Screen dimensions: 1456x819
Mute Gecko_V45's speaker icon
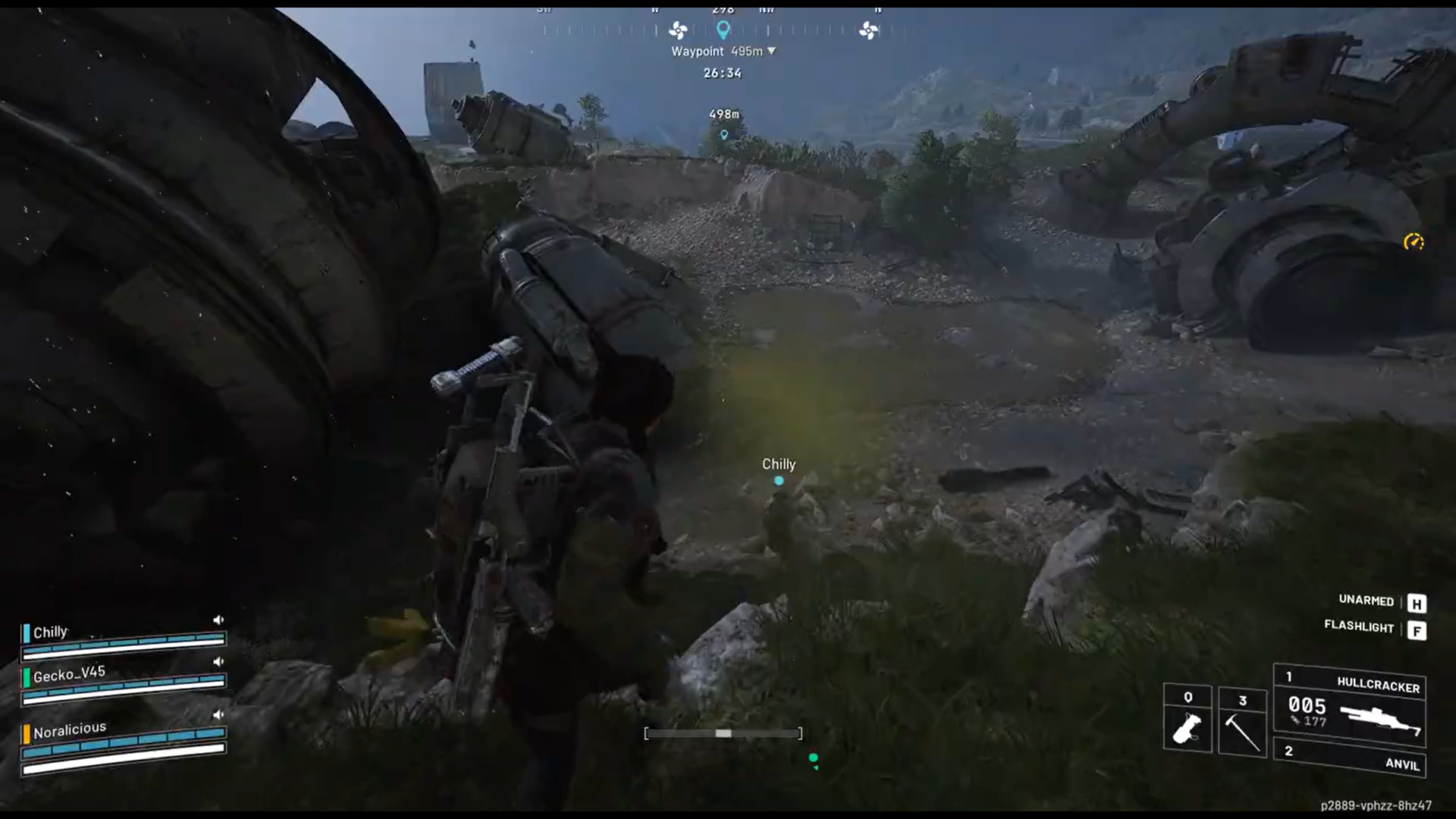coord(218,661)
